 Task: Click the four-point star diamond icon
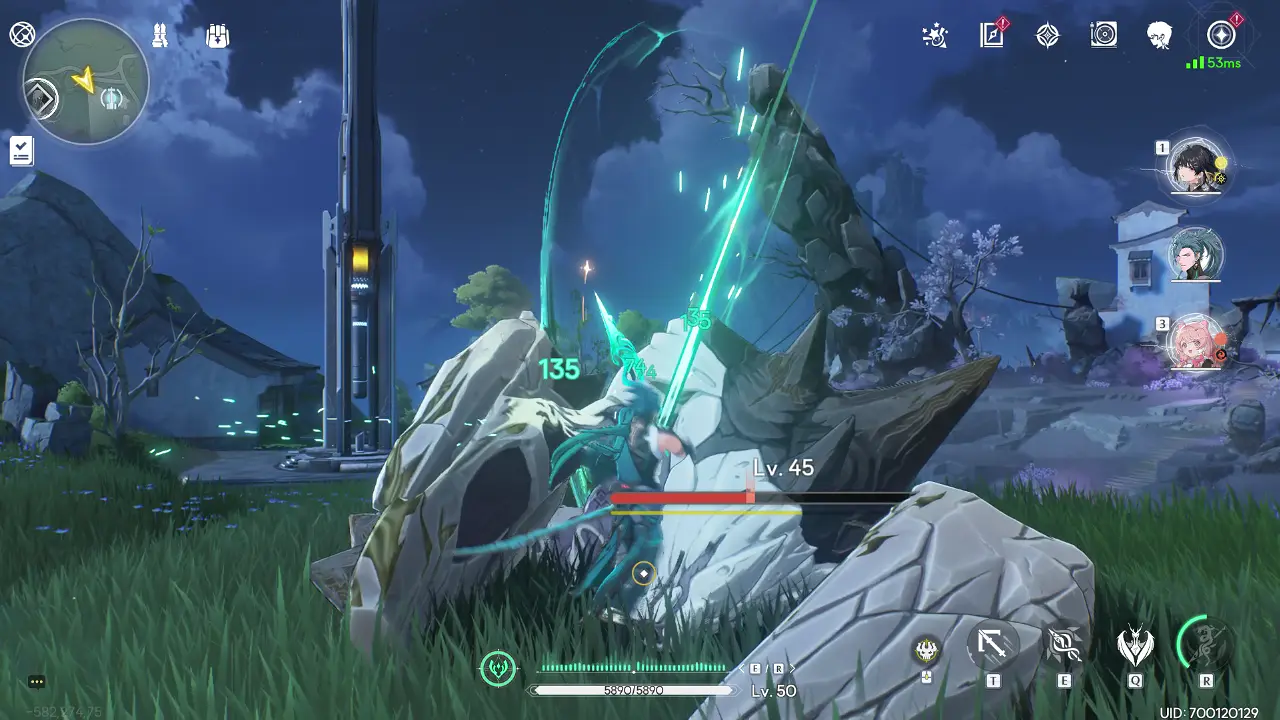pyautogui.click(x=1047, y=36)
